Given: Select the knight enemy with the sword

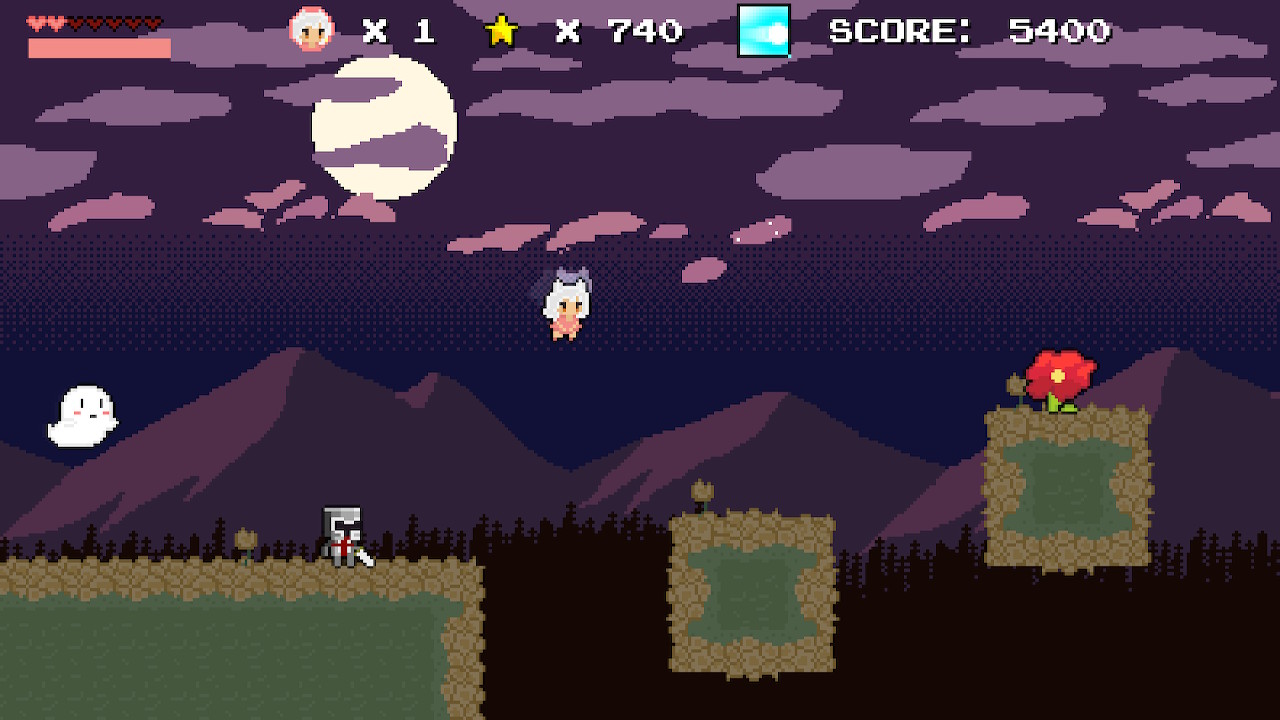Looking at the screenshot, I should [x=343, y=535].
